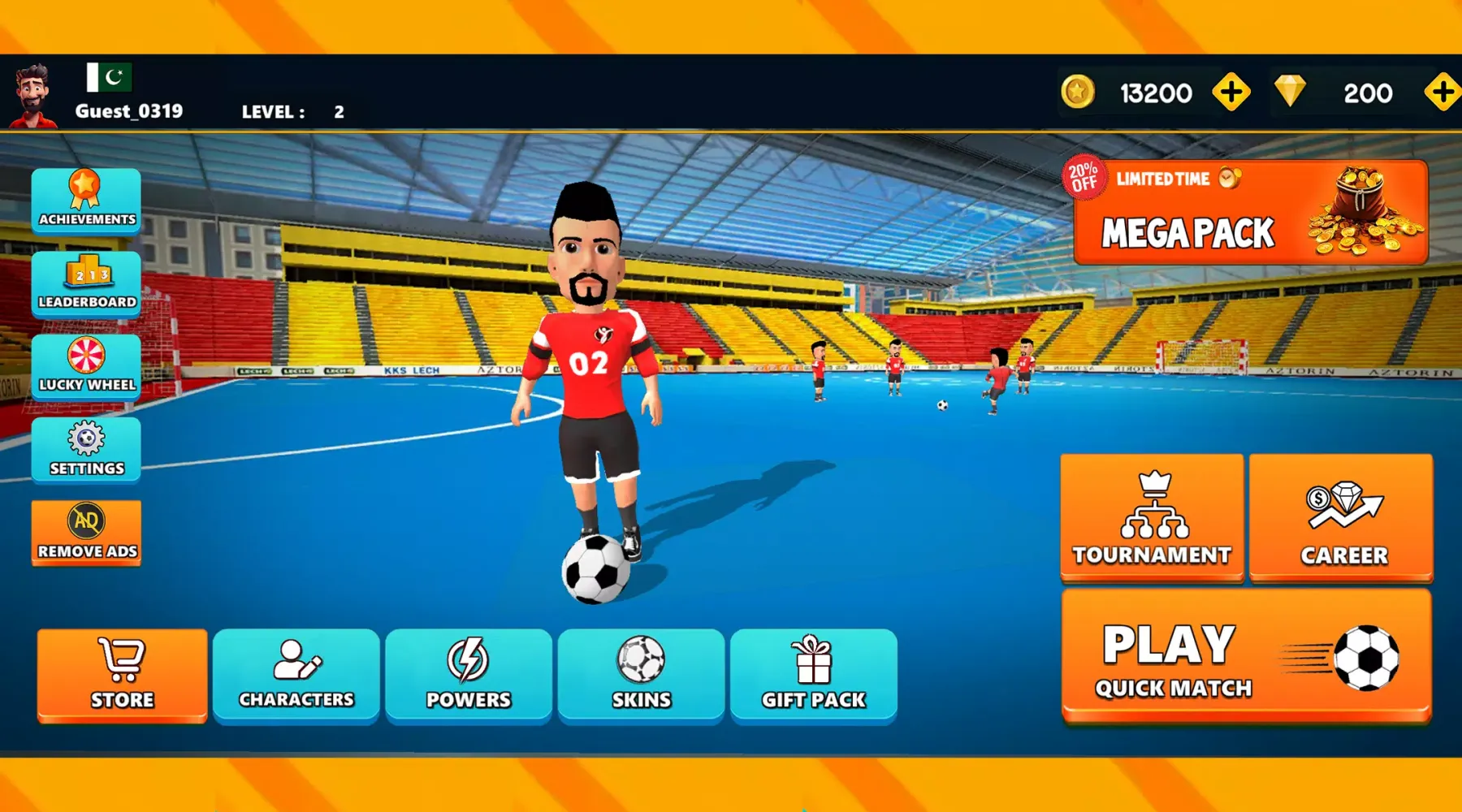Viewport: 1462px width, 812px height.
Task: Open the Achievements menu
Action: pyautogui.click(x=86, y=201)
